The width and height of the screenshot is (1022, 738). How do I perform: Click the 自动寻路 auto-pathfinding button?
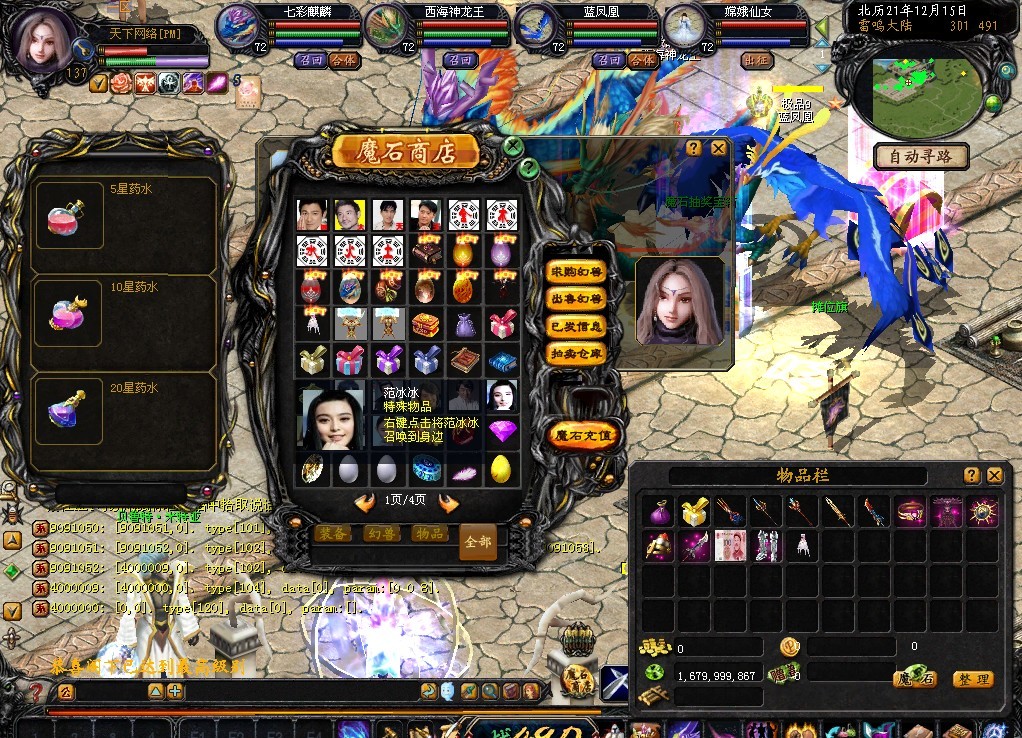click(921, 156)
